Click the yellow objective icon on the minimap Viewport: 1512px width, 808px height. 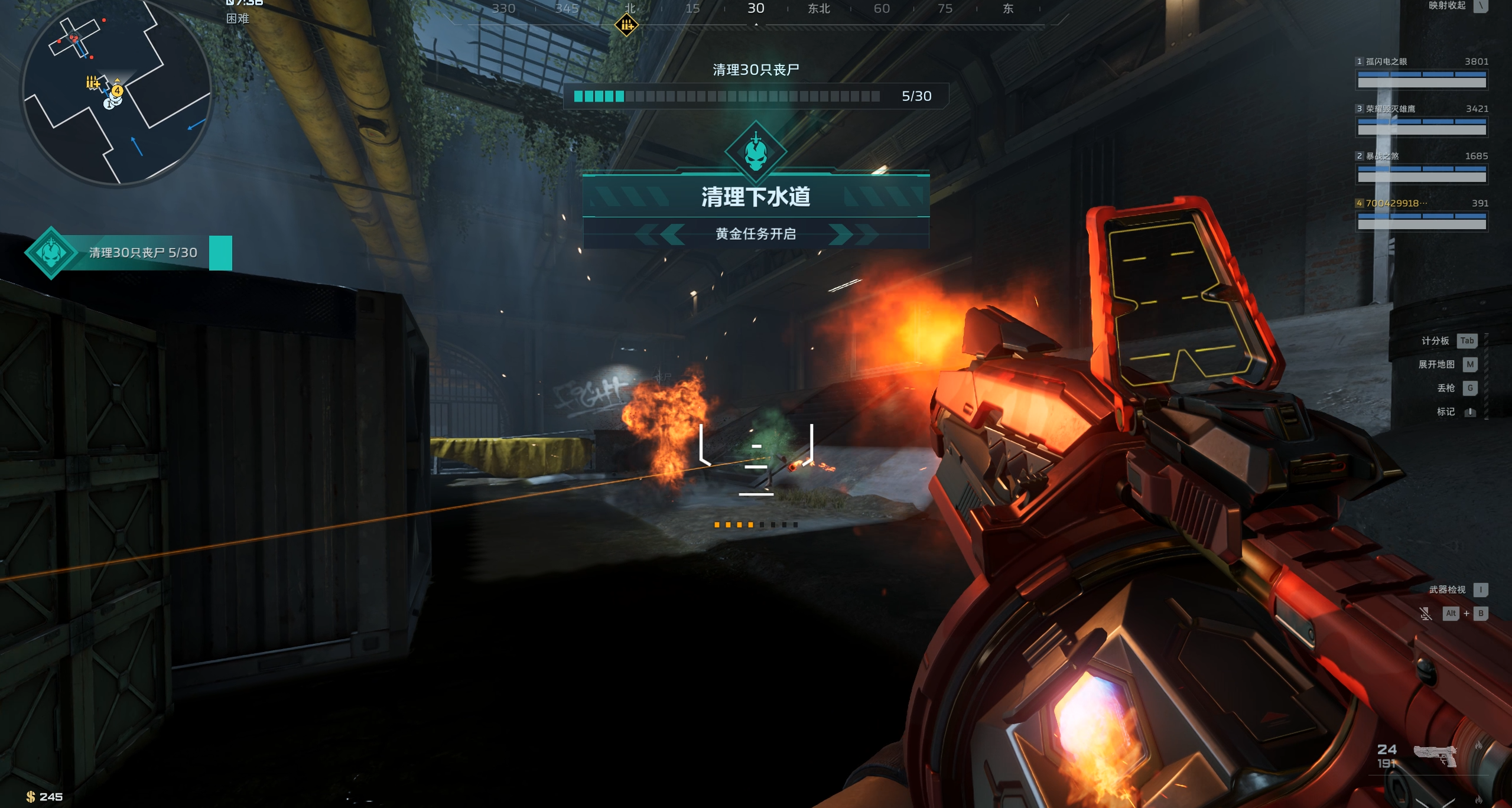tap(93, 83)
